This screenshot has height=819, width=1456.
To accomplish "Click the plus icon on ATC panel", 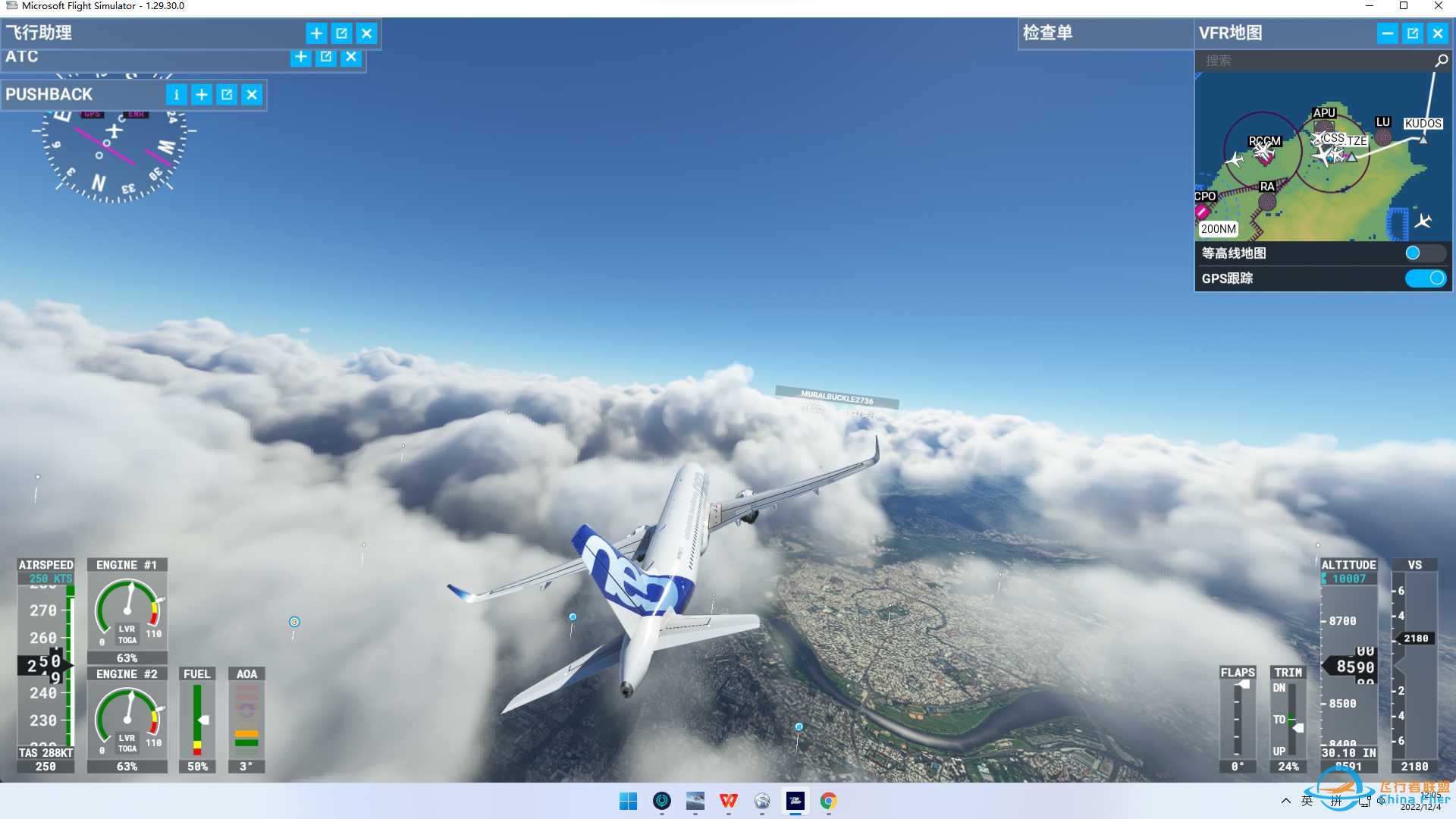I will pos(300,57).
